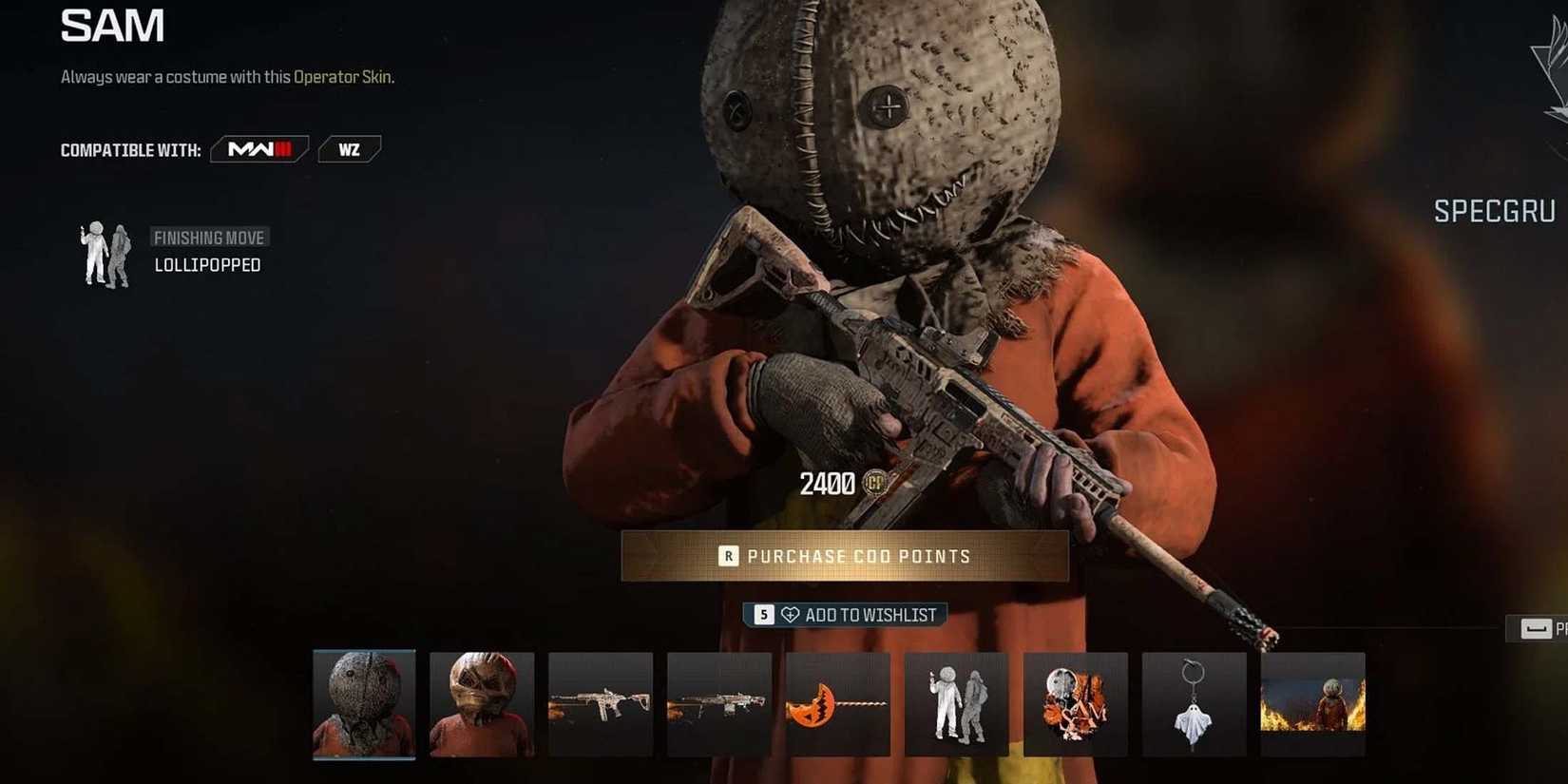
Task: Click the 2400 price display
Action: click(x=826, y=485)
